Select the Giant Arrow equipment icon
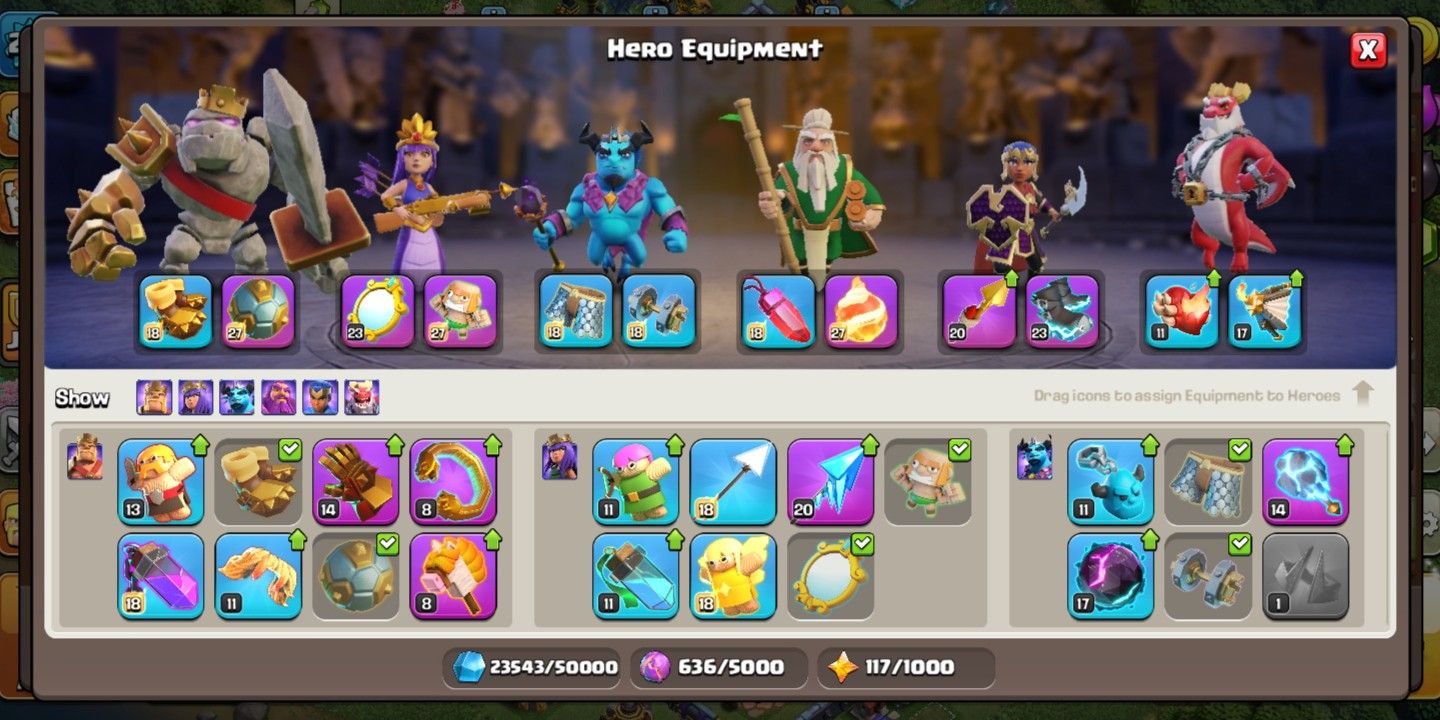Screen dimensions: 1440x720 [735, 485]
